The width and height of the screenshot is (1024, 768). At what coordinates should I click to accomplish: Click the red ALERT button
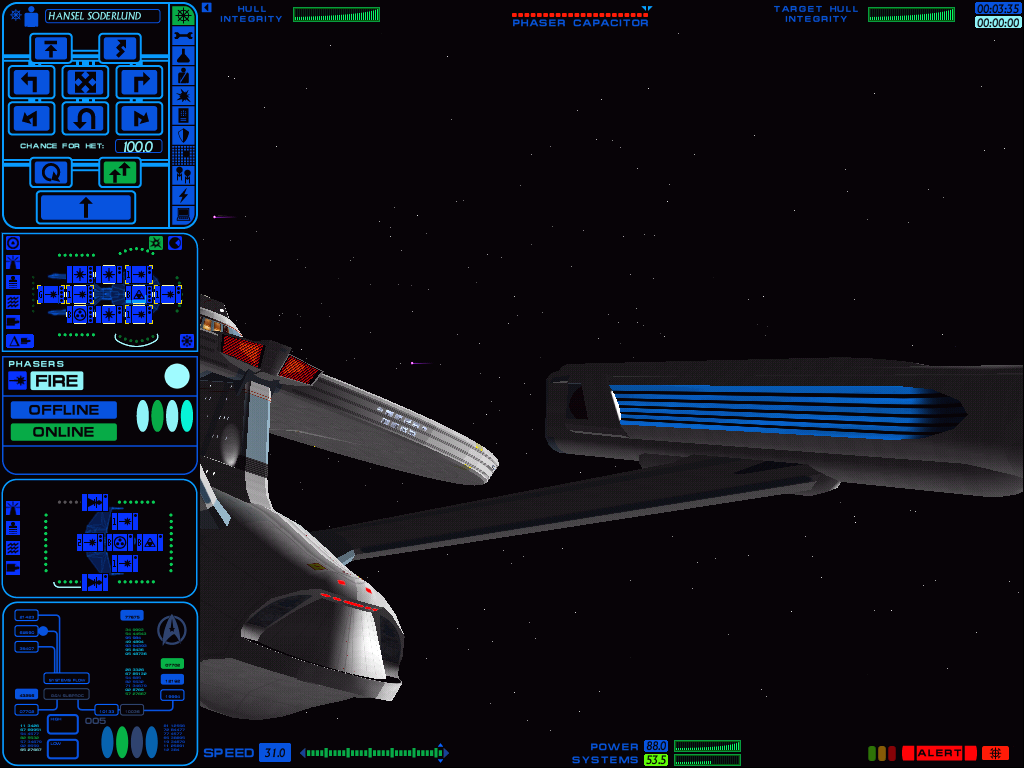coord(938,753)
